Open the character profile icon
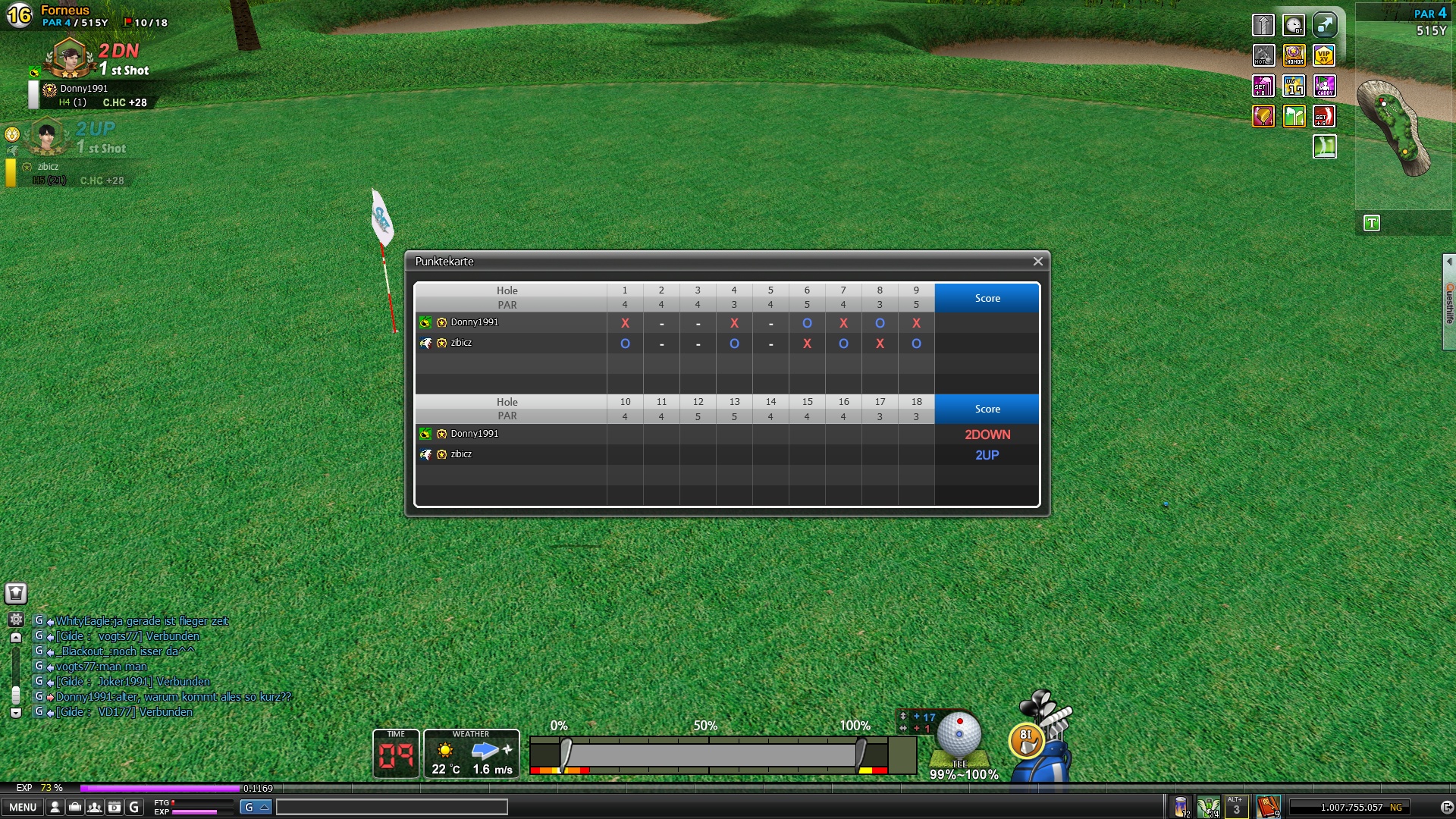The height and width of the screenshot is (819, 1456). click(55, 808)
